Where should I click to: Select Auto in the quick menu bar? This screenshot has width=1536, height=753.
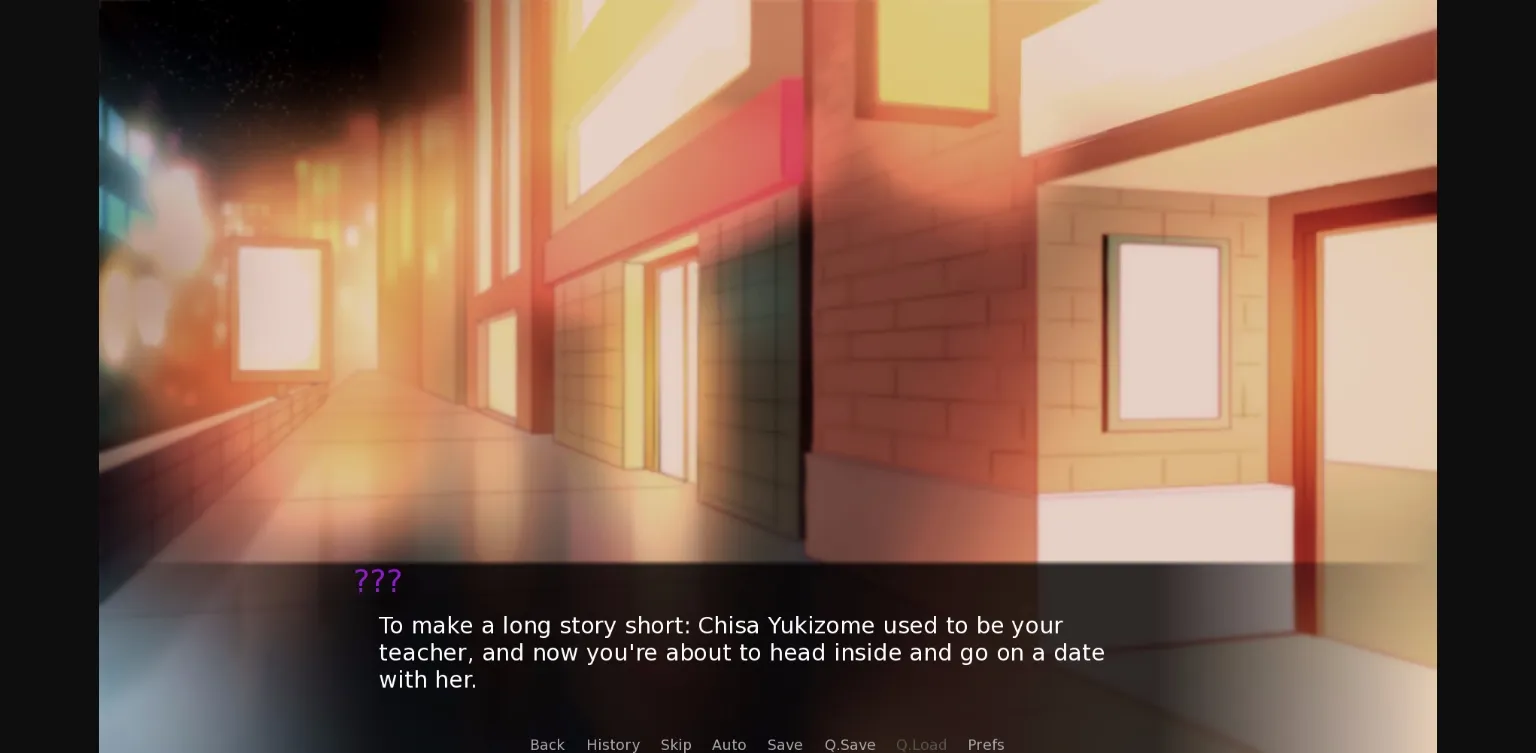click(729, 744)
